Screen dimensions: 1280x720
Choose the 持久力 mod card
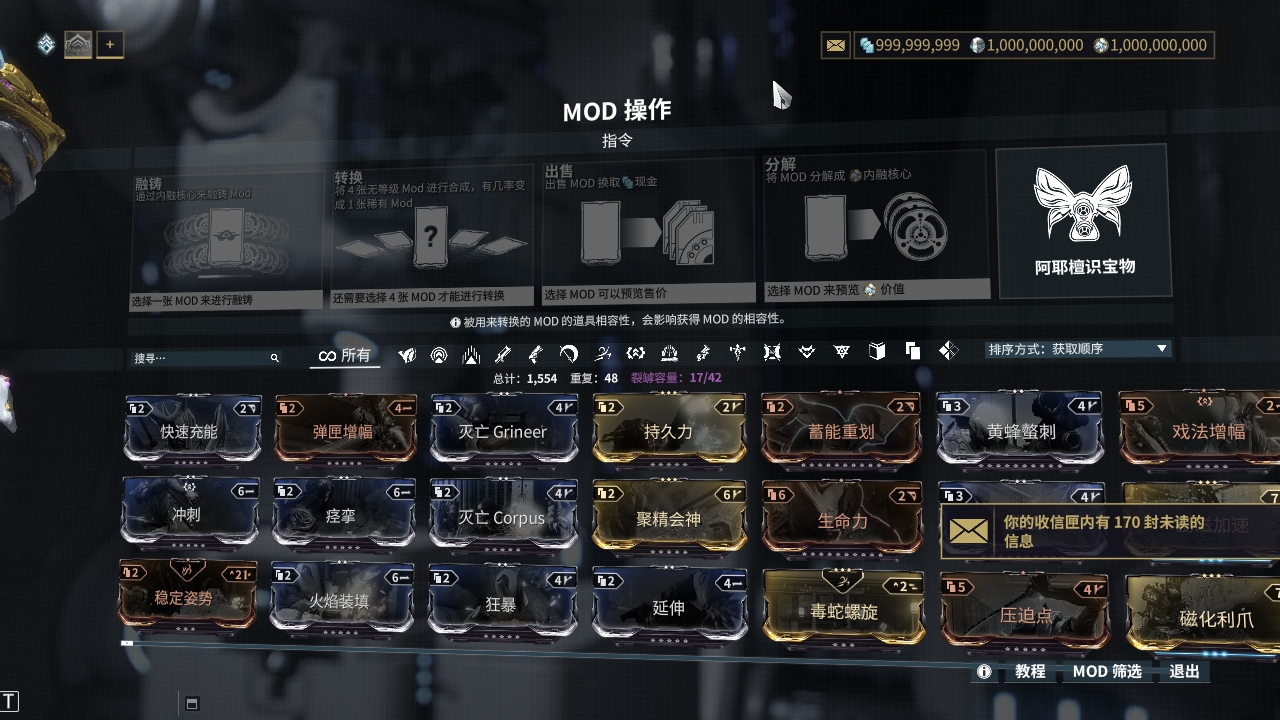(x=668, y=431)
